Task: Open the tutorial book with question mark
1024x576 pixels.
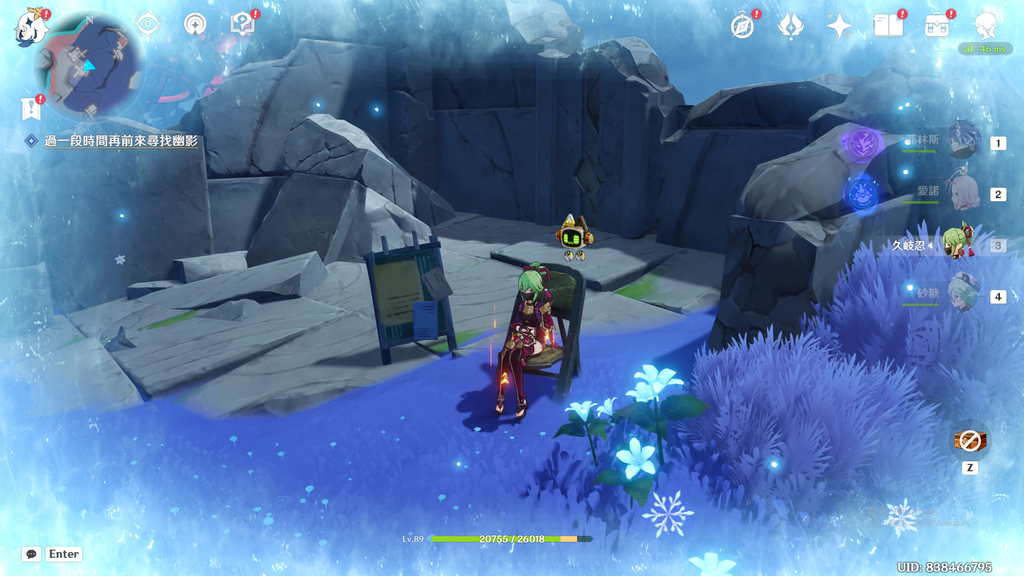Action: (241, 24)
